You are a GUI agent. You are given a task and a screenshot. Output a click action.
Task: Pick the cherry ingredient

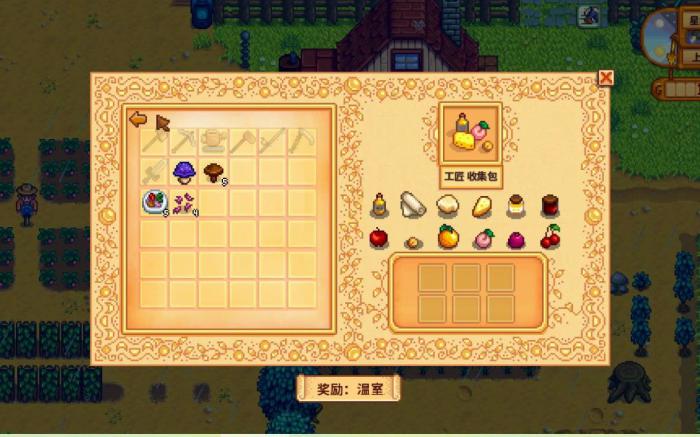[x=550, y=238]
